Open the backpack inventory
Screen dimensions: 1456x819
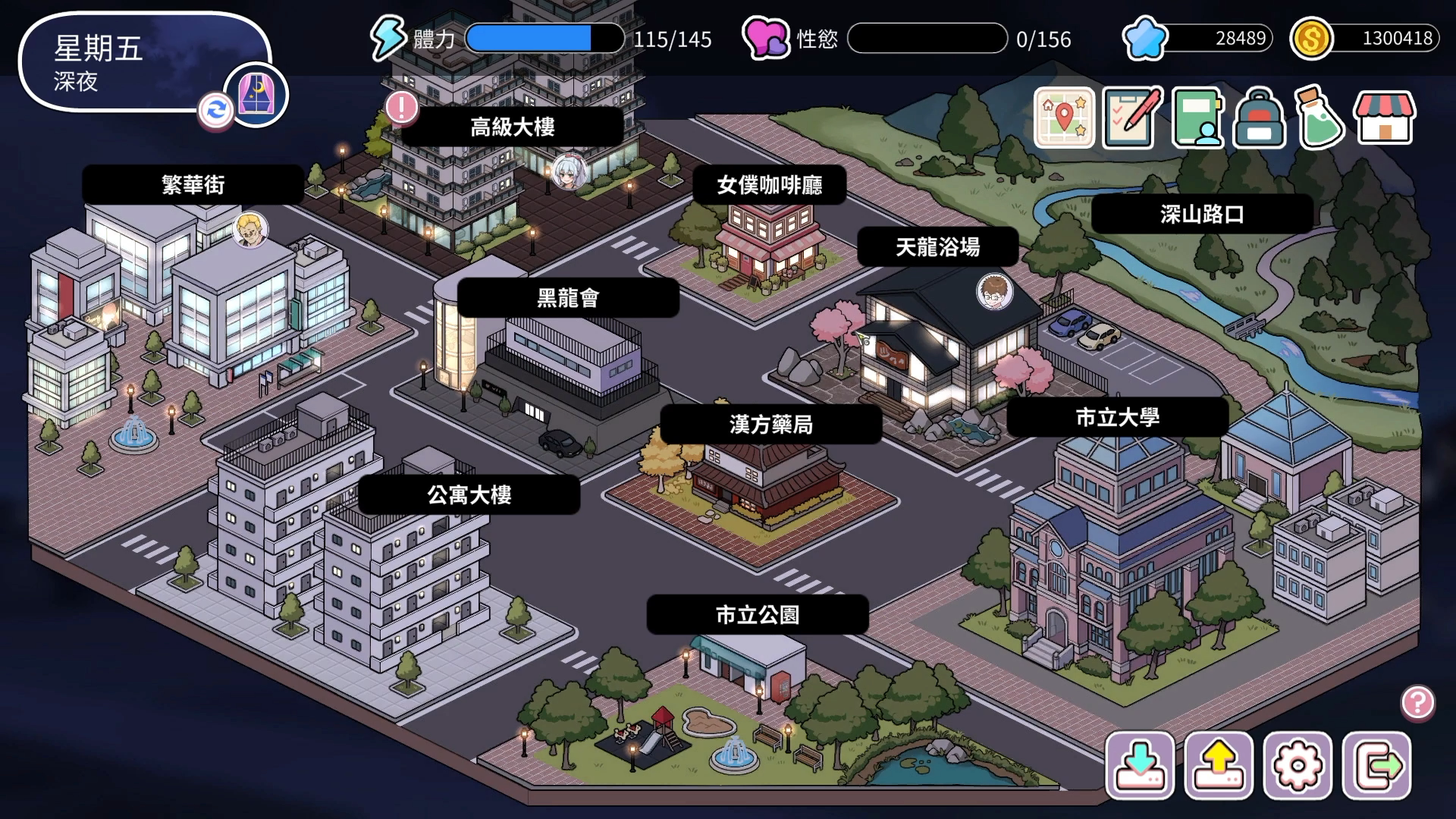coord(1260,119)
